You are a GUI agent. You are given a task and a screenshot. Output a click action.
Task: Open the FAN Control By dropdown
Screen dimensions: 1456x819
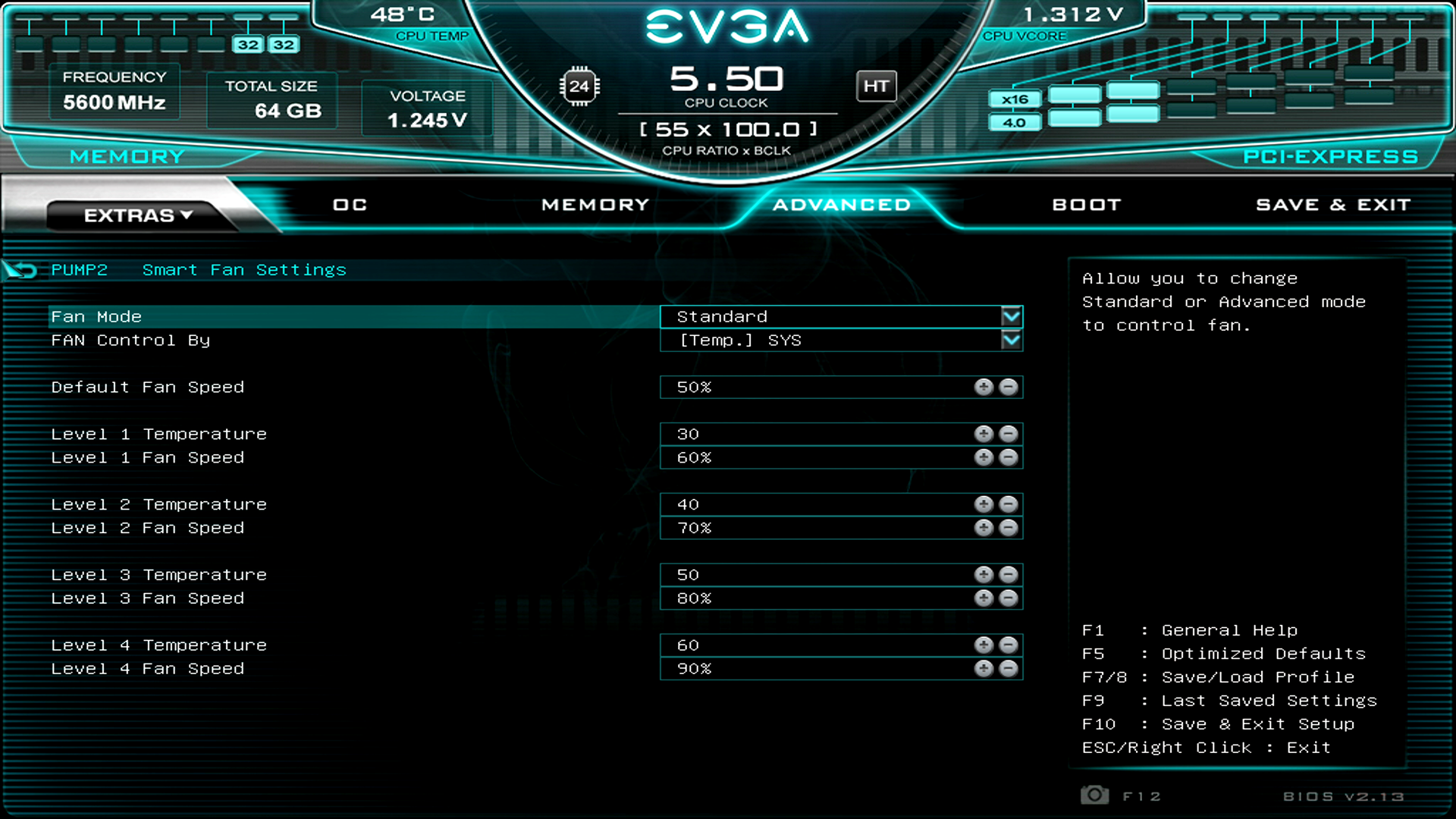pyautogui.click(x=1012, y=340)
